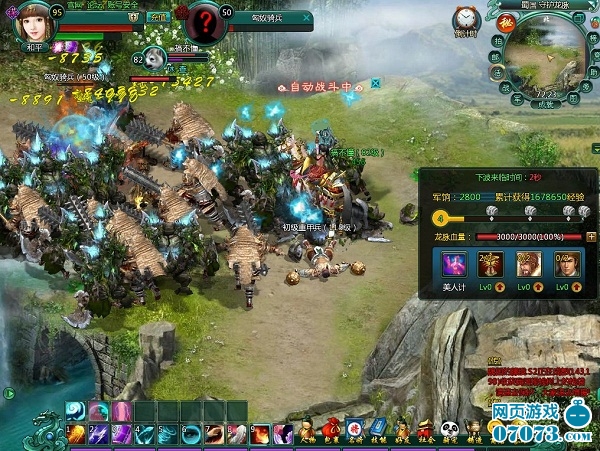Open the panda icon in the bottom menu
Viewport: 600px width, 451px height.
448,430
